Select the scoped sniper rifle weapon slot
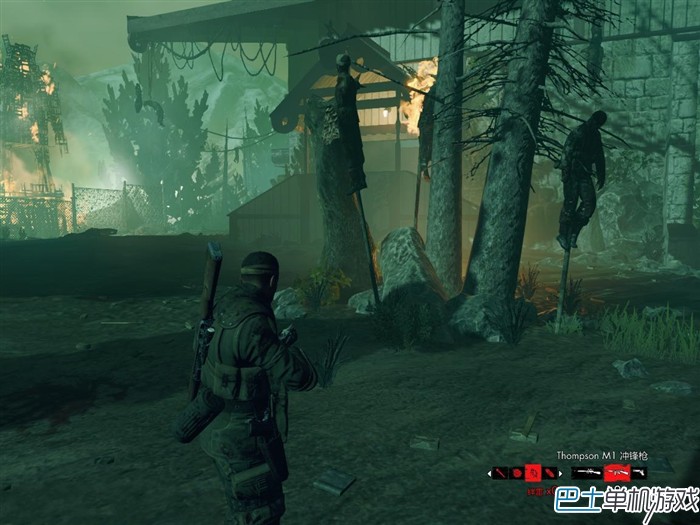This screenshot has width=700, height=525. [x=586, y=472]
